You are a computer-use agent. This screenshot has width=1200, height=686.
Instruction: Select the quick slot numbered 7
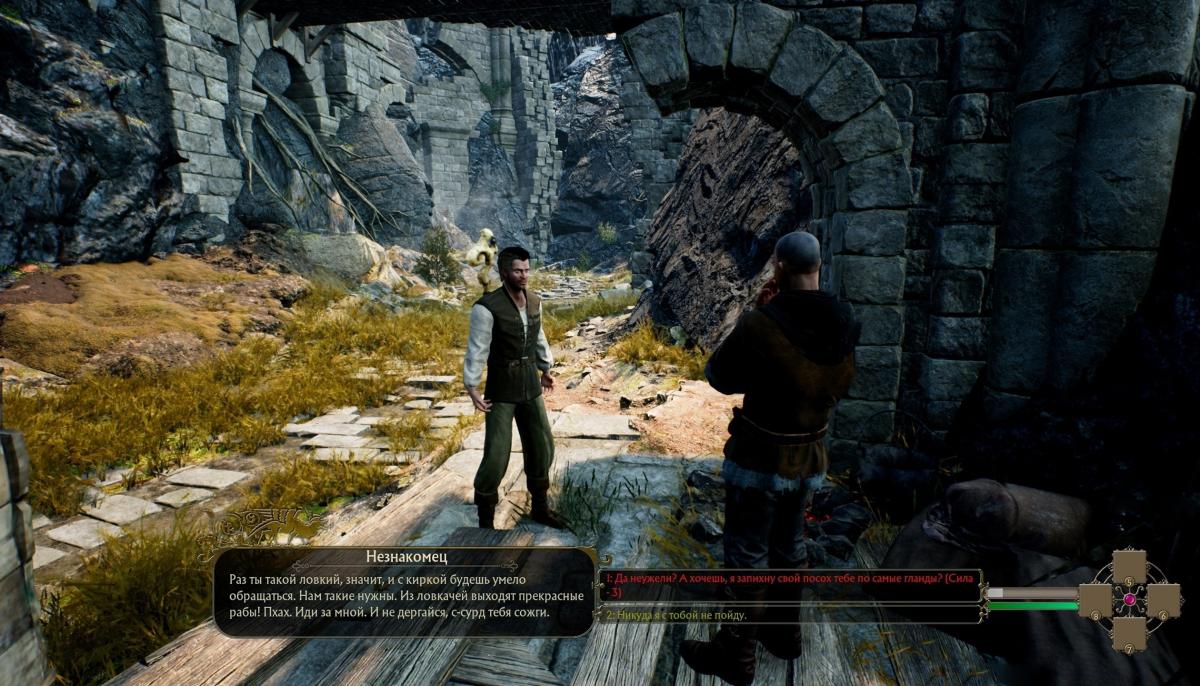1129,633
